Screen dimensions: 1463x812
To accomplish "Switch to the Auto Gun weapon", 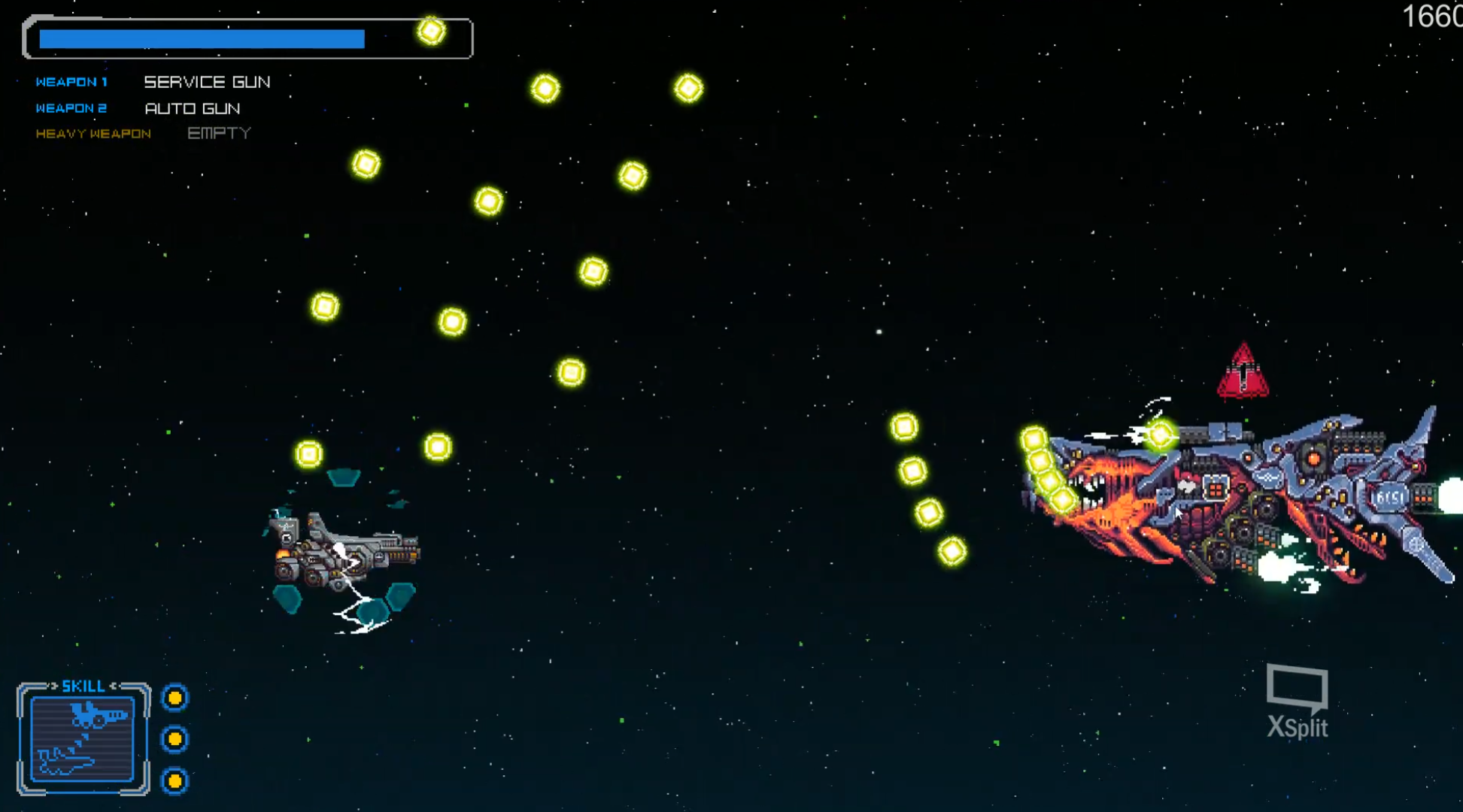I will click(193, 108).
